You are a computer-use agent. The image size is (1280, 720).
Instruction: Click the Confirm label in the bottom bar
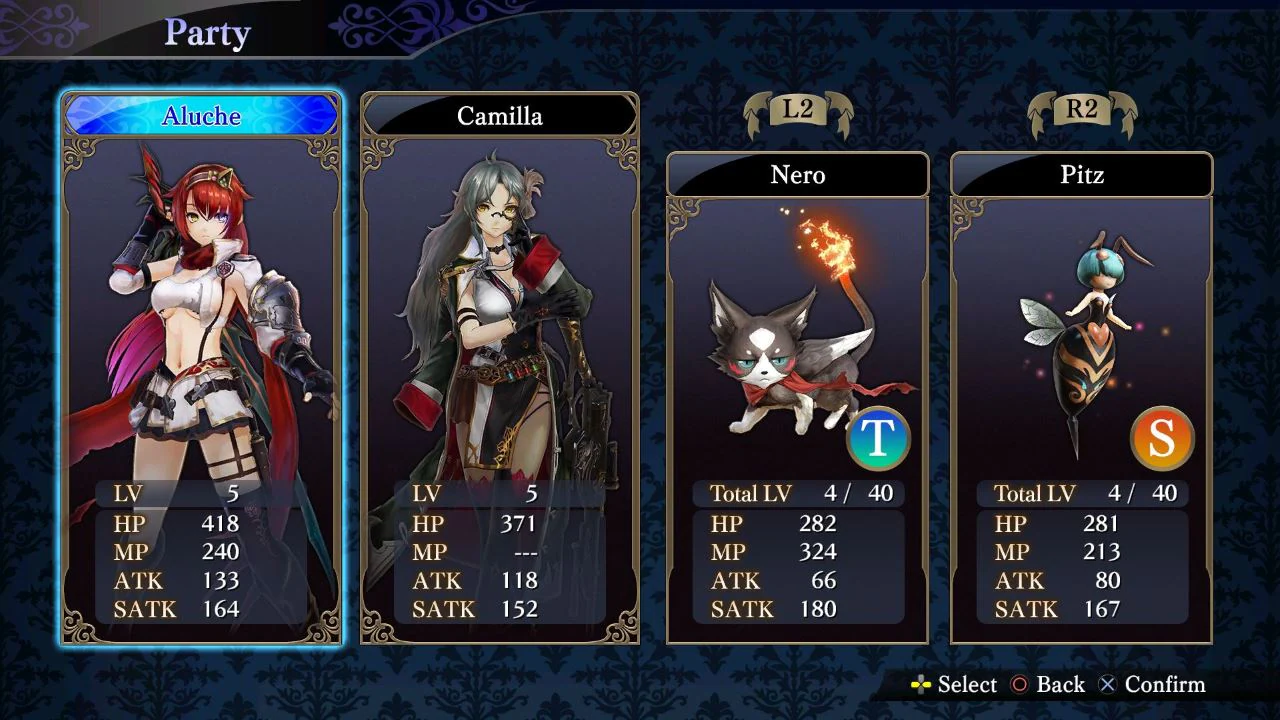pyautogui.click(x=1166, y=685)
